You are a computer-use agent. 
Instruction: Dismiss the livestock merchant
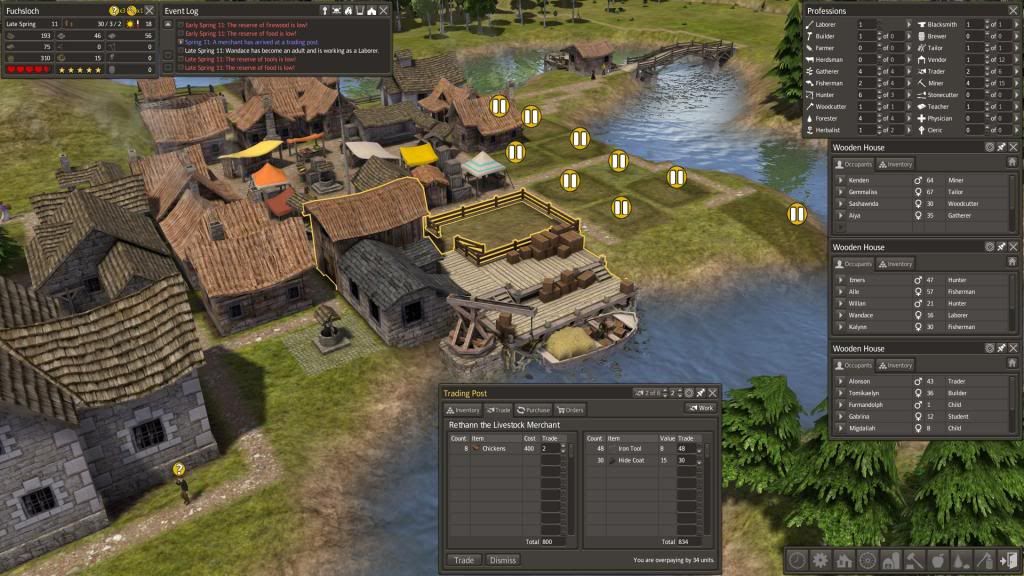tap(503, 560)
